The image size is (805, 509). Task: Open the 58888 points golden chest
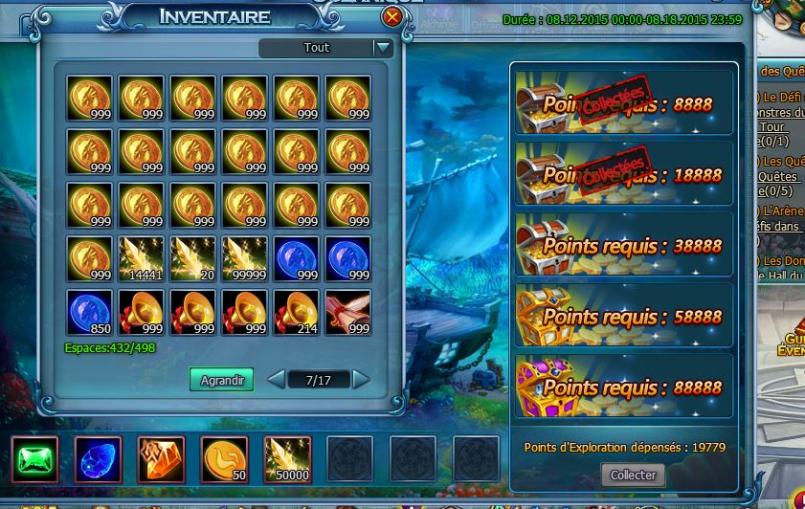click(x=545, y=317)
